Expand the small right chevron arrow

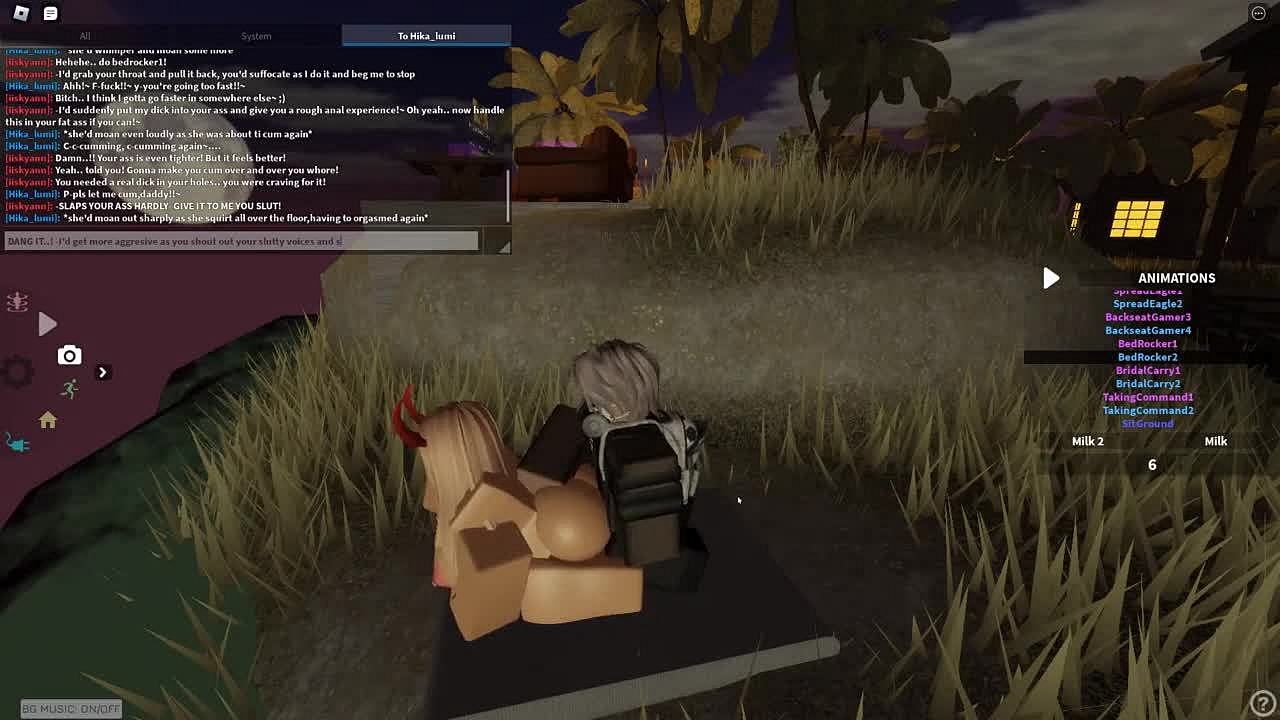point(102,372)
